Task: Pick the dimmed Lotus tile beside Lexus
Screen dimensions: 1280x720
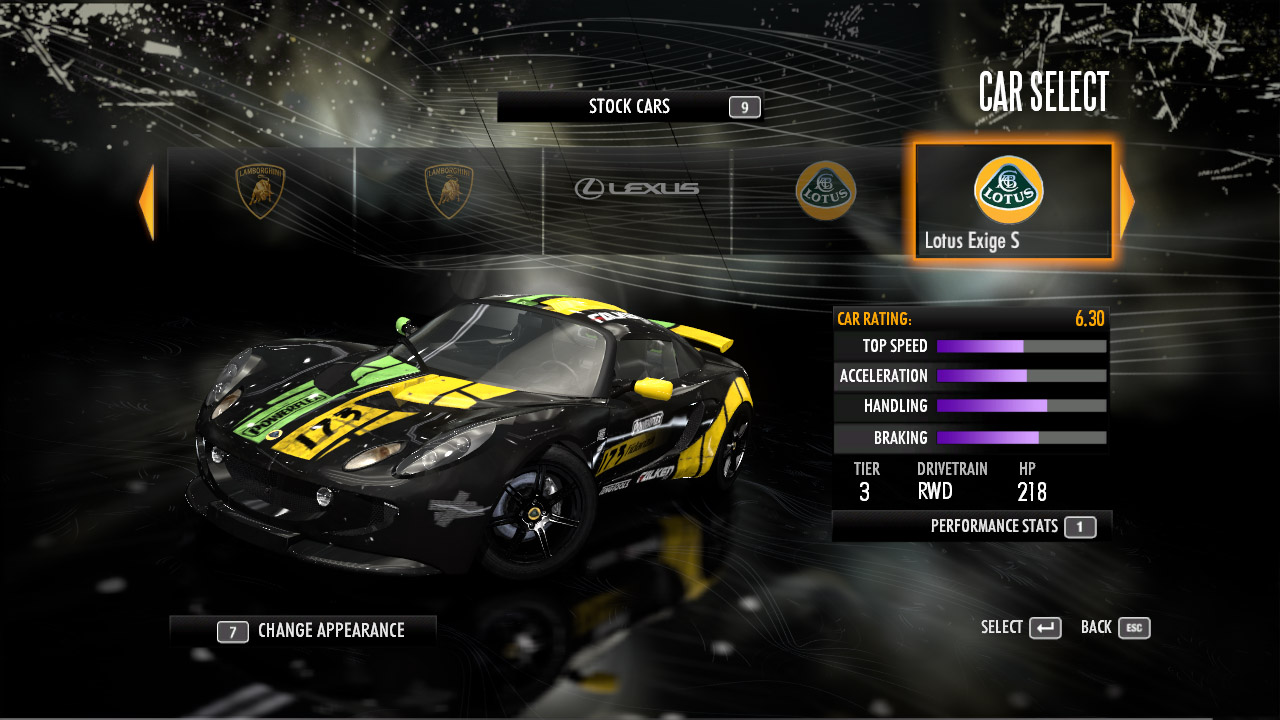Action: pyautogui.click(x=825, y=190)
